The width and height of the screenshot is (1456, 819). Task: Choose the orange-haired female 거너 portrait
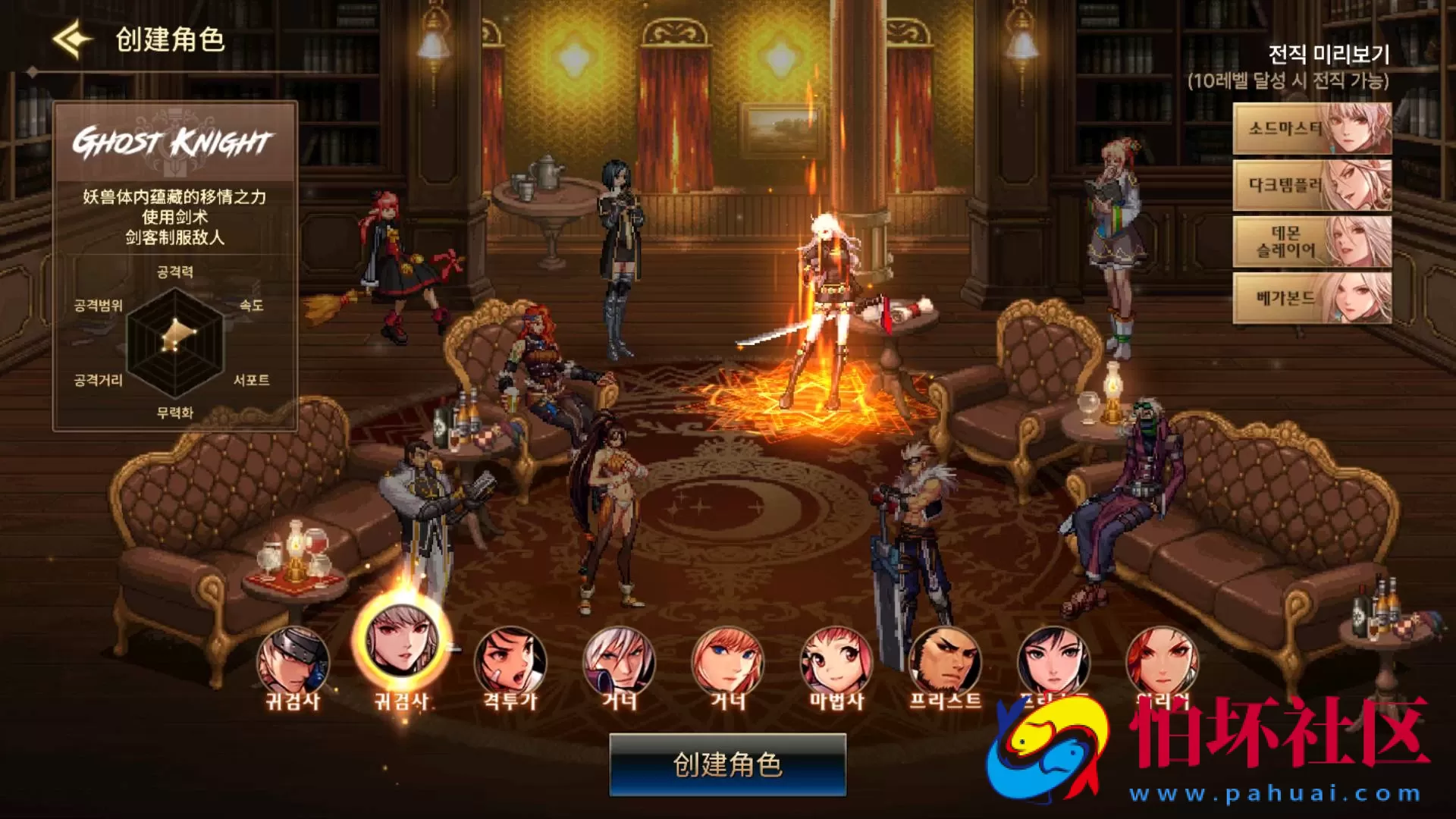coord(727,663)
